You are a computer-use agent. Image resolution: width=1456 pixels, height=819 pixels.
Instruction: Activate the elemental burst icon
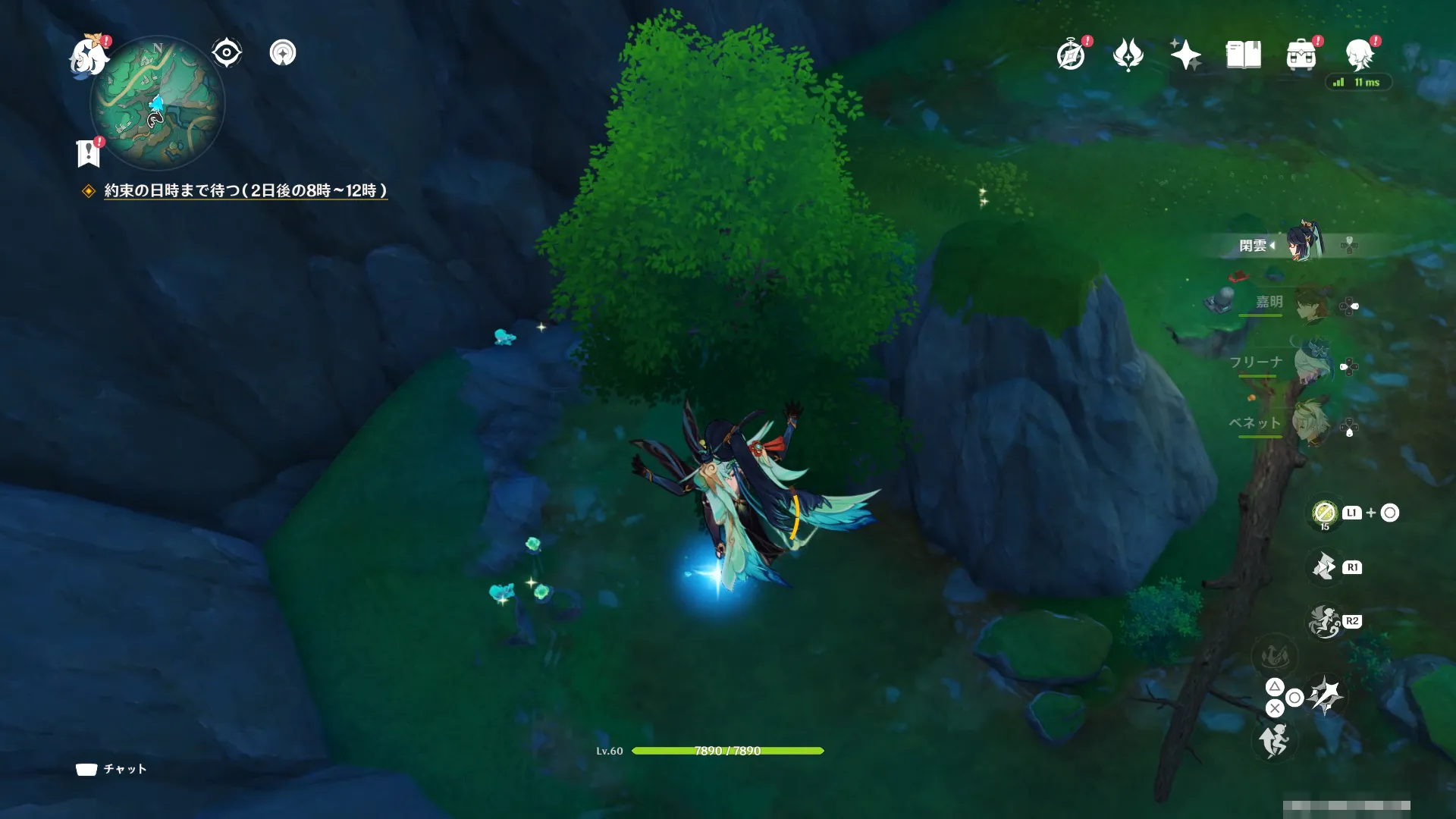[x=1324, y=622]
